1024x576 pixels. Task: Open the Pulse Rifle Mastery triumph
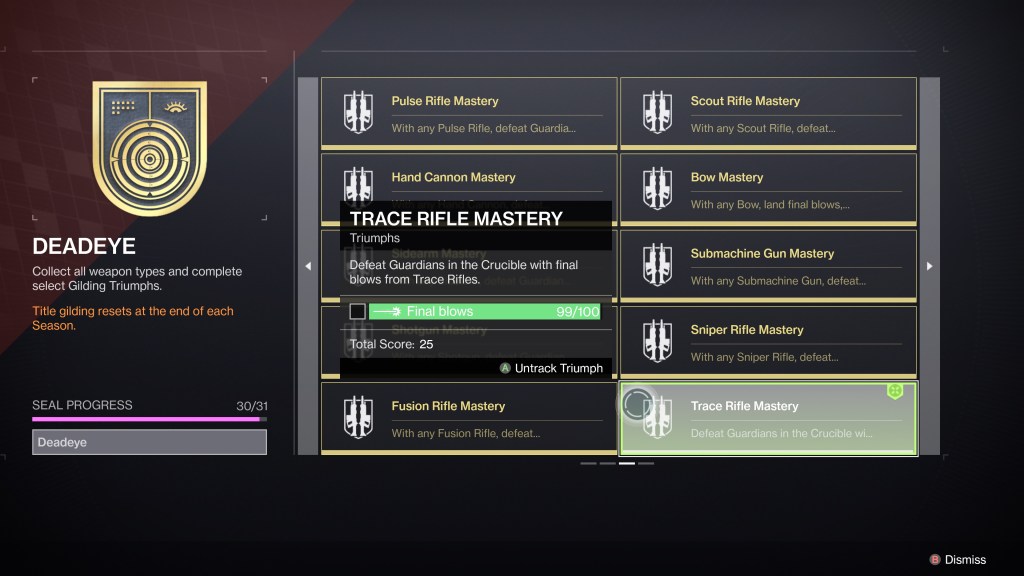click(468, 113)
